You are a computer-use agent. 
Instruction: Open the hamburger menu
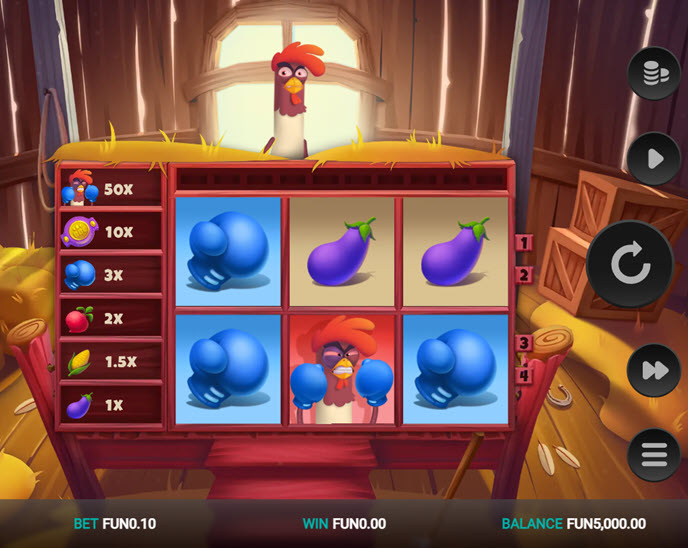(653, 456)
